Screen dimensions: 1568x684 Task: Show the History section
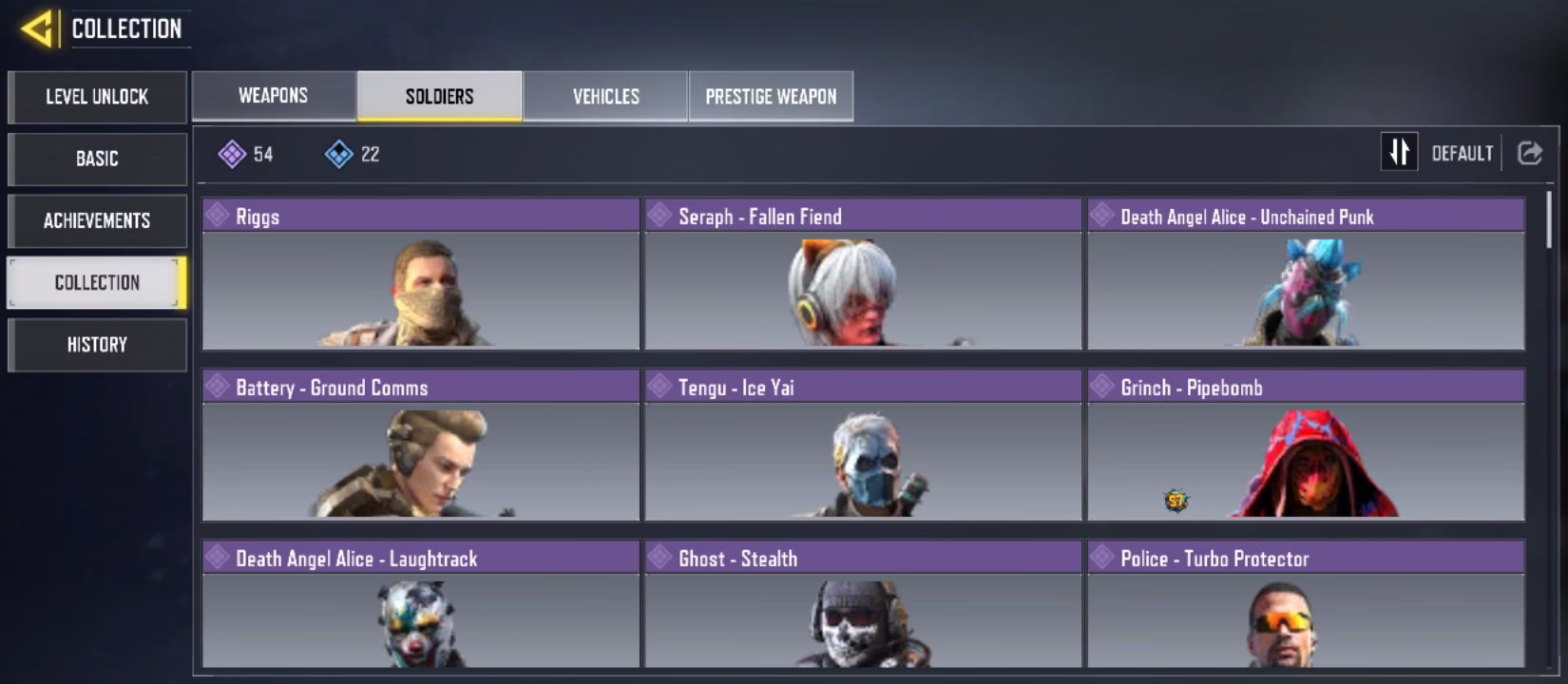coord(97,344)
